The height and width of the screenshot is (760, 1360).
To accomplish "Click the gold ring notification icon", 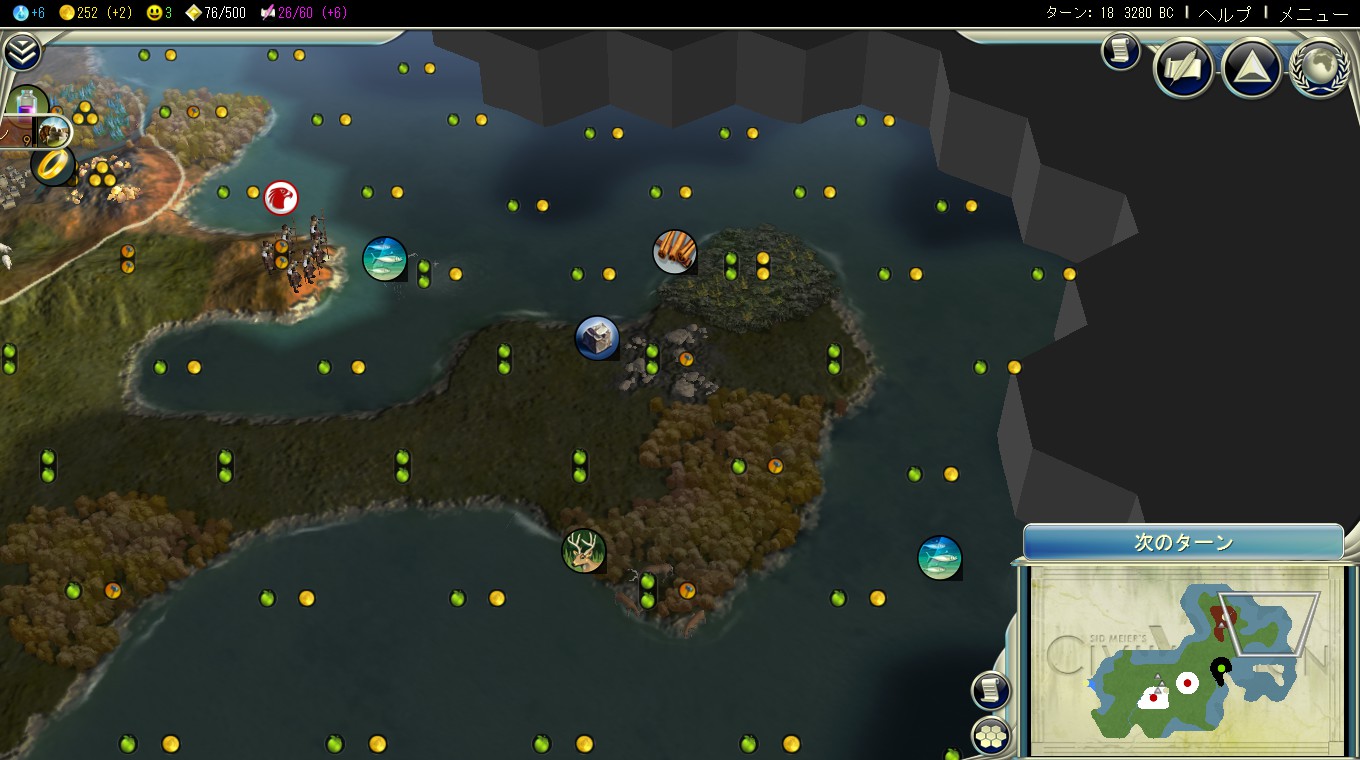I will (x=51, y=165).
